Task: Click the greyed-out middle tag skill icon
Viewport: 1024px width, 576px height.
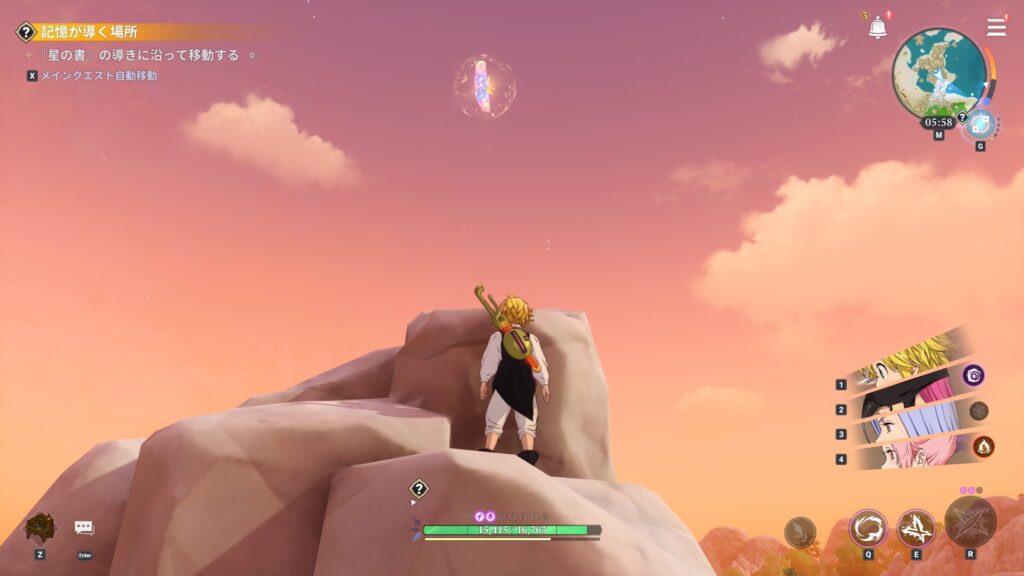Action: click(979, 410)
